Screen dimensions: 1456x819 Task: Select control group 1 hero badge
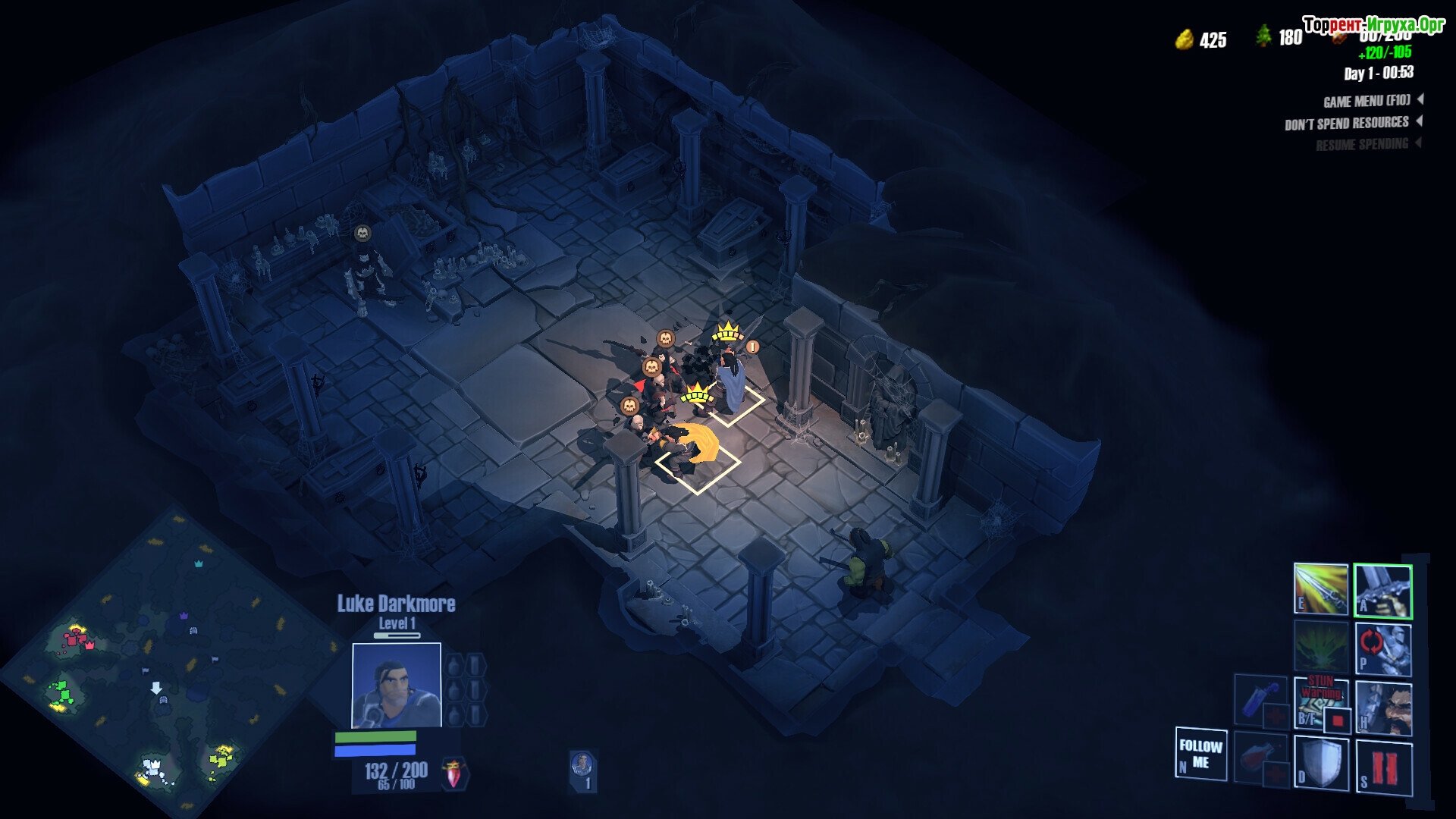pos(582,770)
